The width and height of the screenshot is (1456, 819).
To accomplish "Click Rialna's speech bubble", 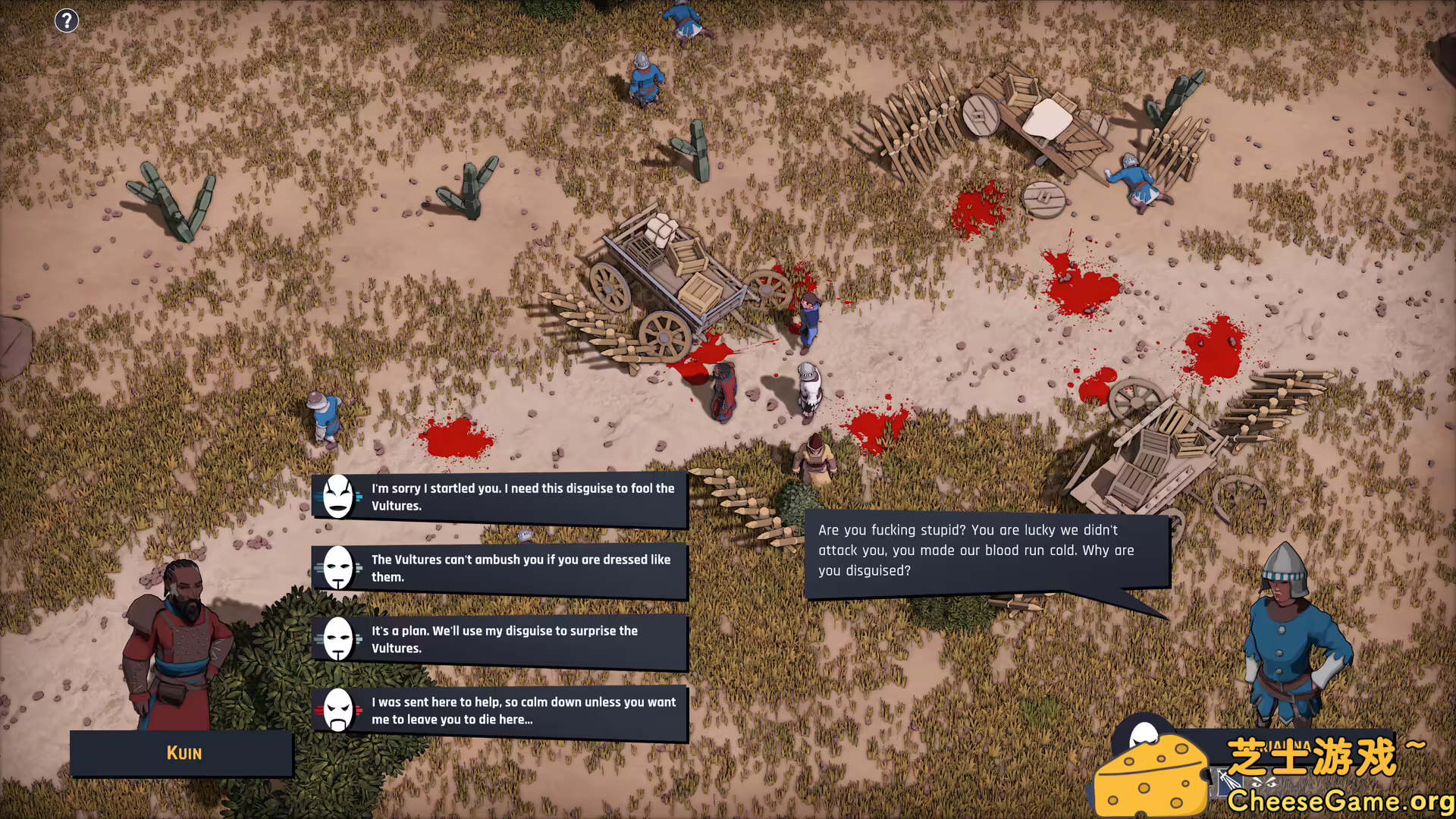I will click(977, 551).
